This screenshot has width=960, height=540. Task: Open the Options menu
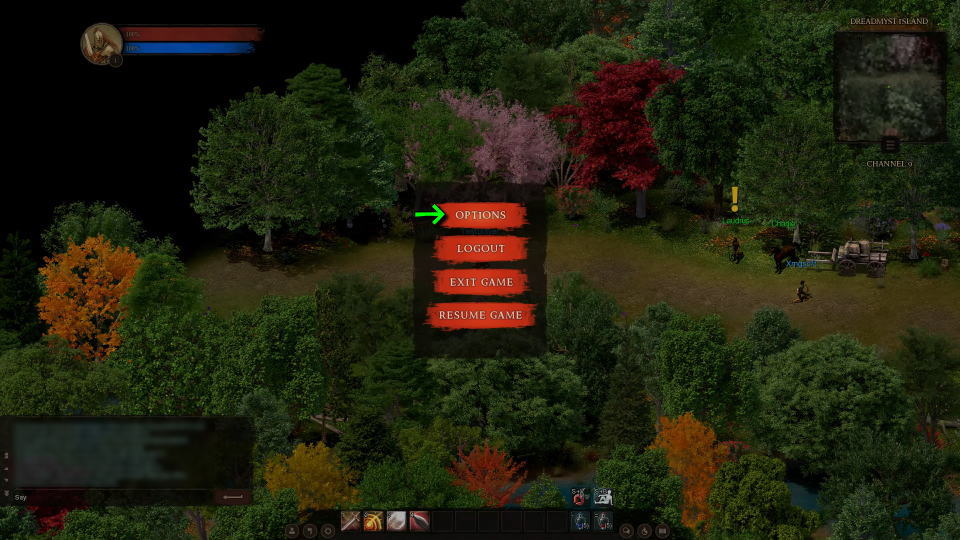[x=480, y=215]
